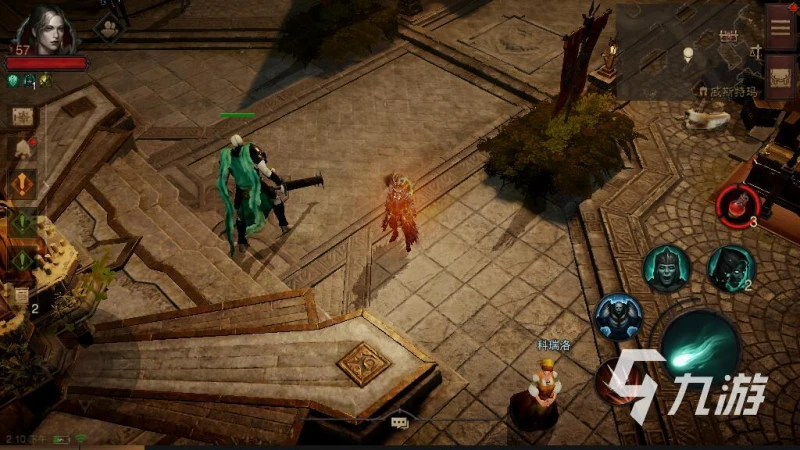Open the scroll map icon in sidebar
The width and height of the screenshot is (800, 450).
[x=22, y=116]
